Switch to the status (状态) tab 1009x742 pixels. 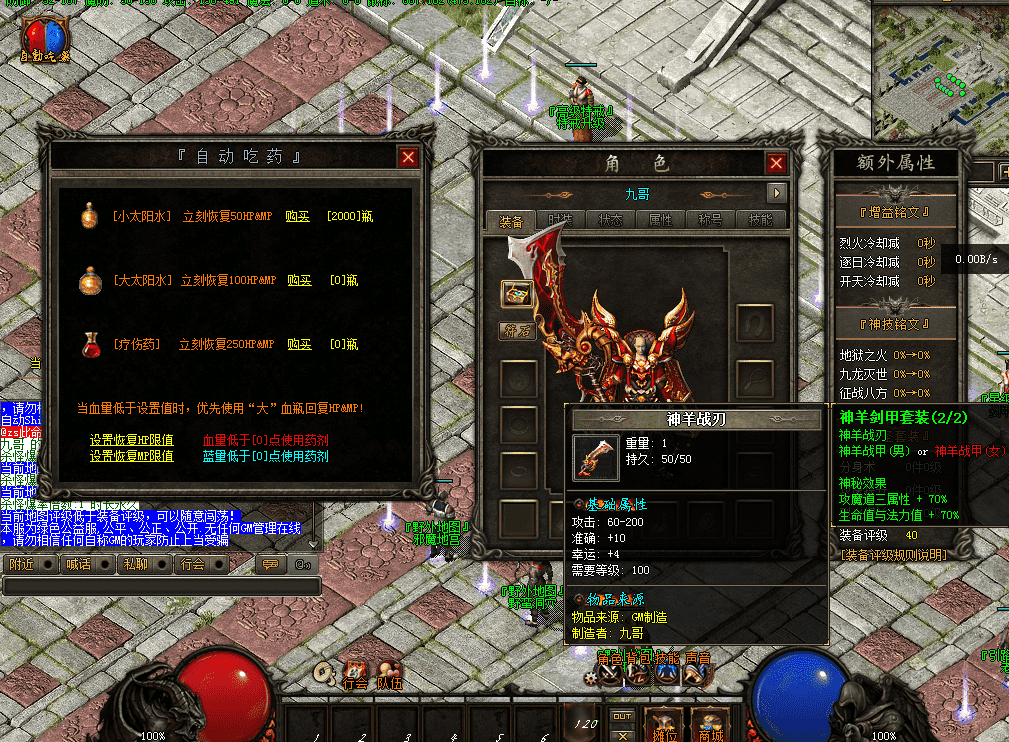click(x=611, y=221)
